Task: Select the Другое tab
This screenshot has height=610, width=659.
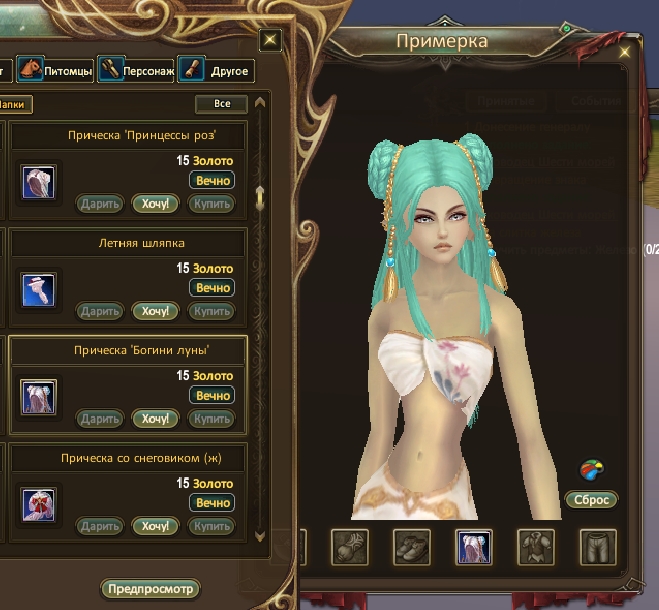Action: (x=215, y=71)
